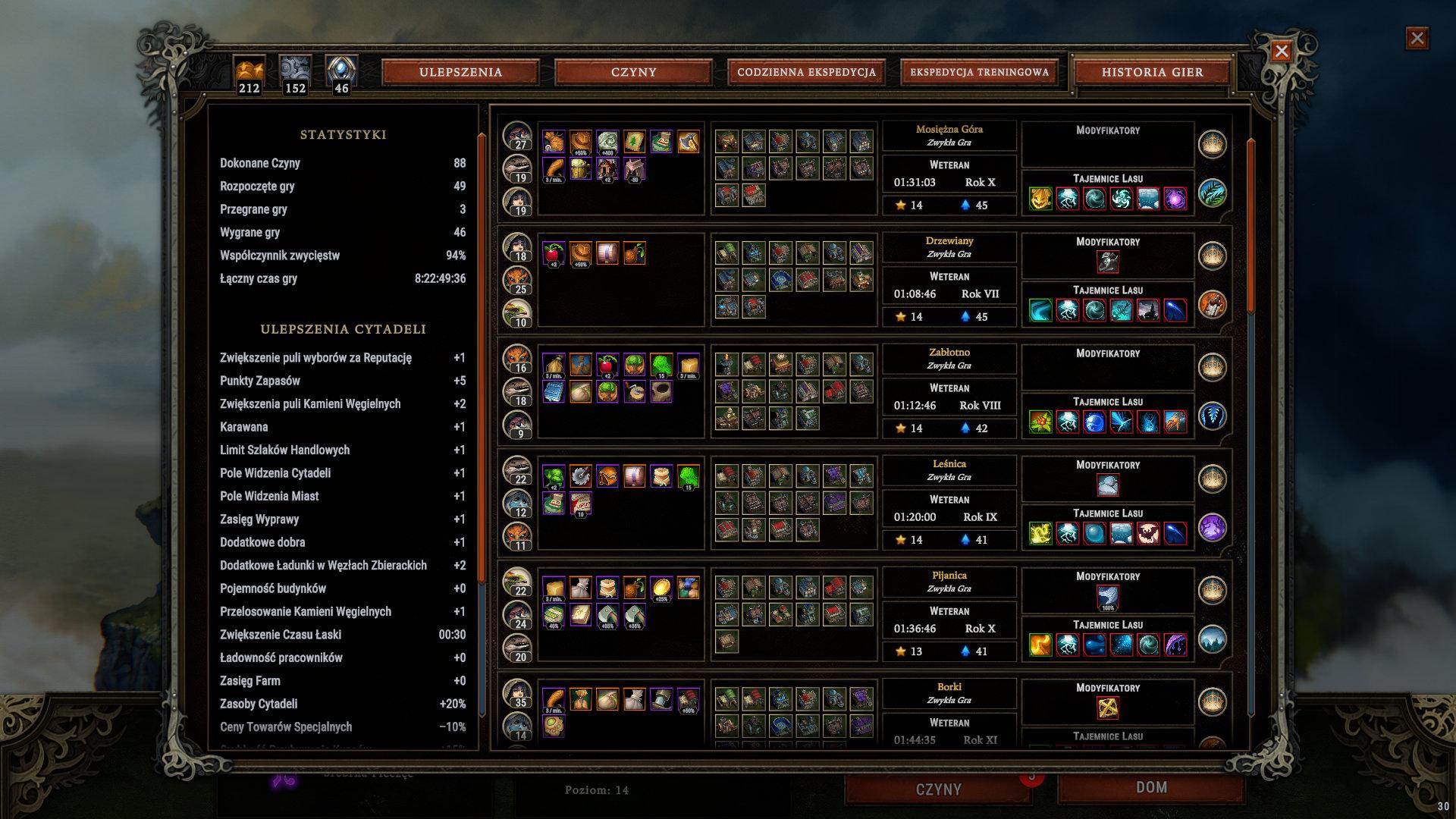Select the Codzienna Ekspedycja tab
This screenshot has height=819, width=1456.
pyautogui.click(x=806, y=72)
